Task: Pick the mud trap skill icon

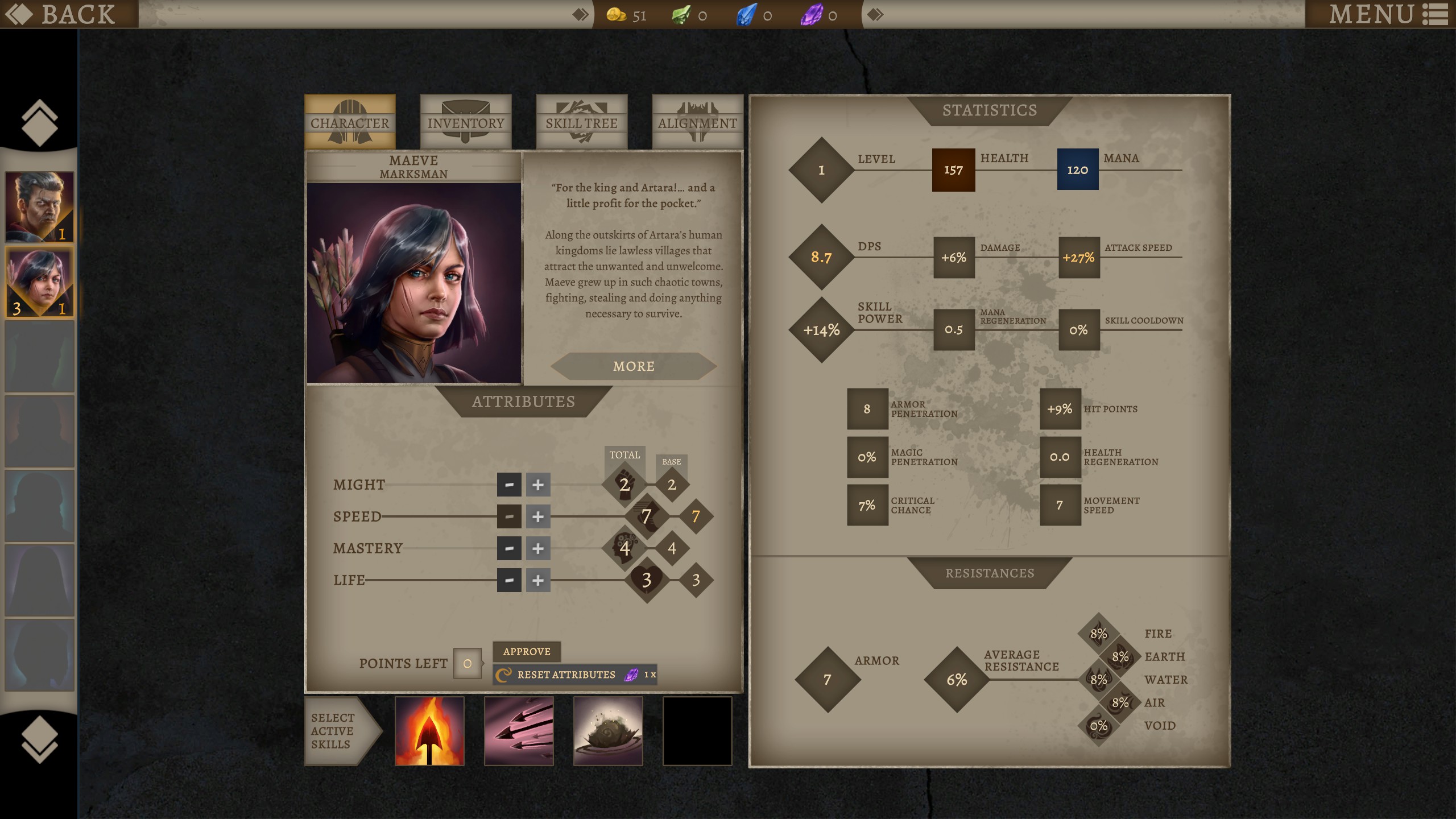Action: pyautogui.click(x=608, y=731)
